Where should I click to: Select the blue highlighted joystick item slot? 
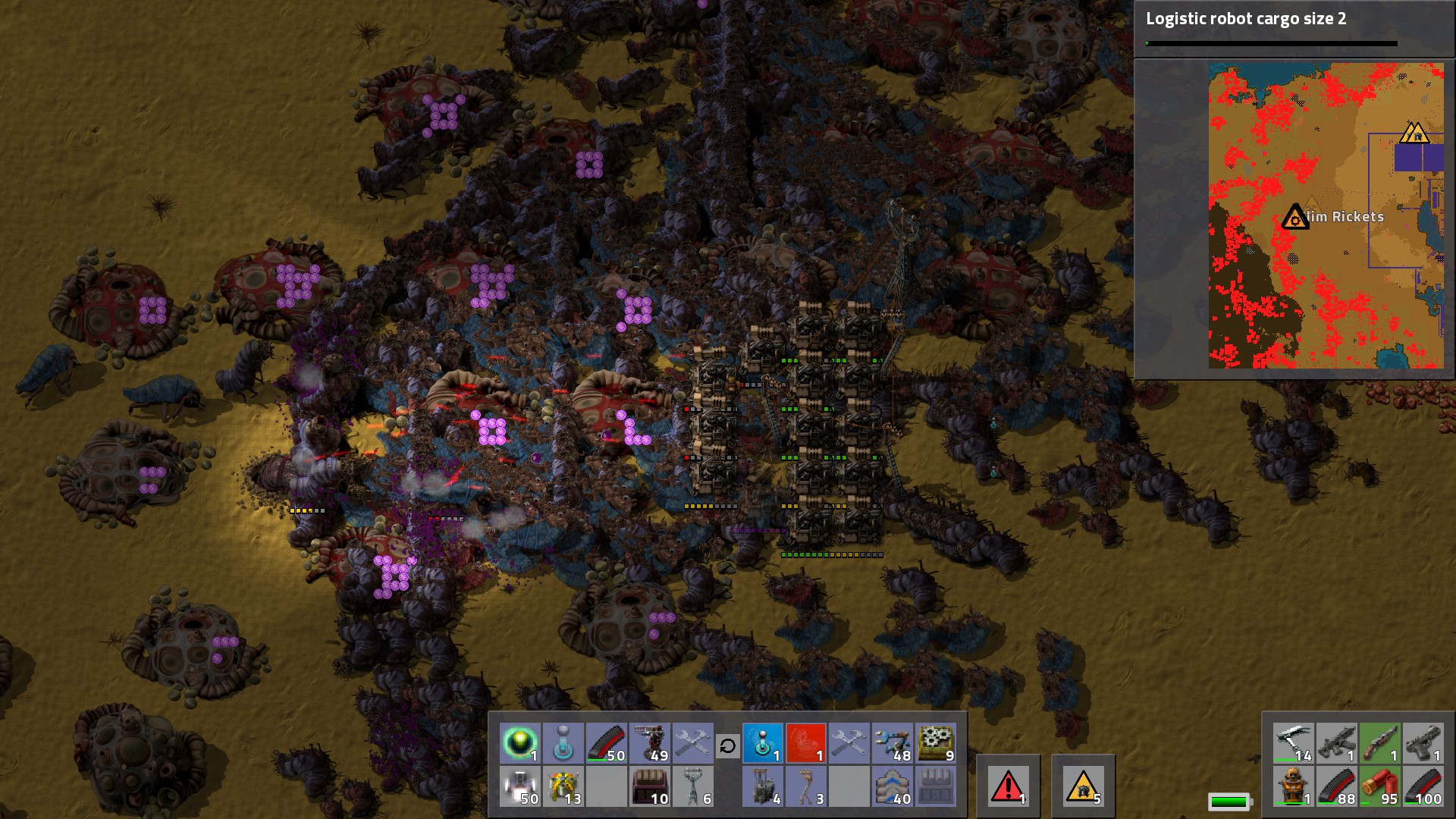point(763,743)
